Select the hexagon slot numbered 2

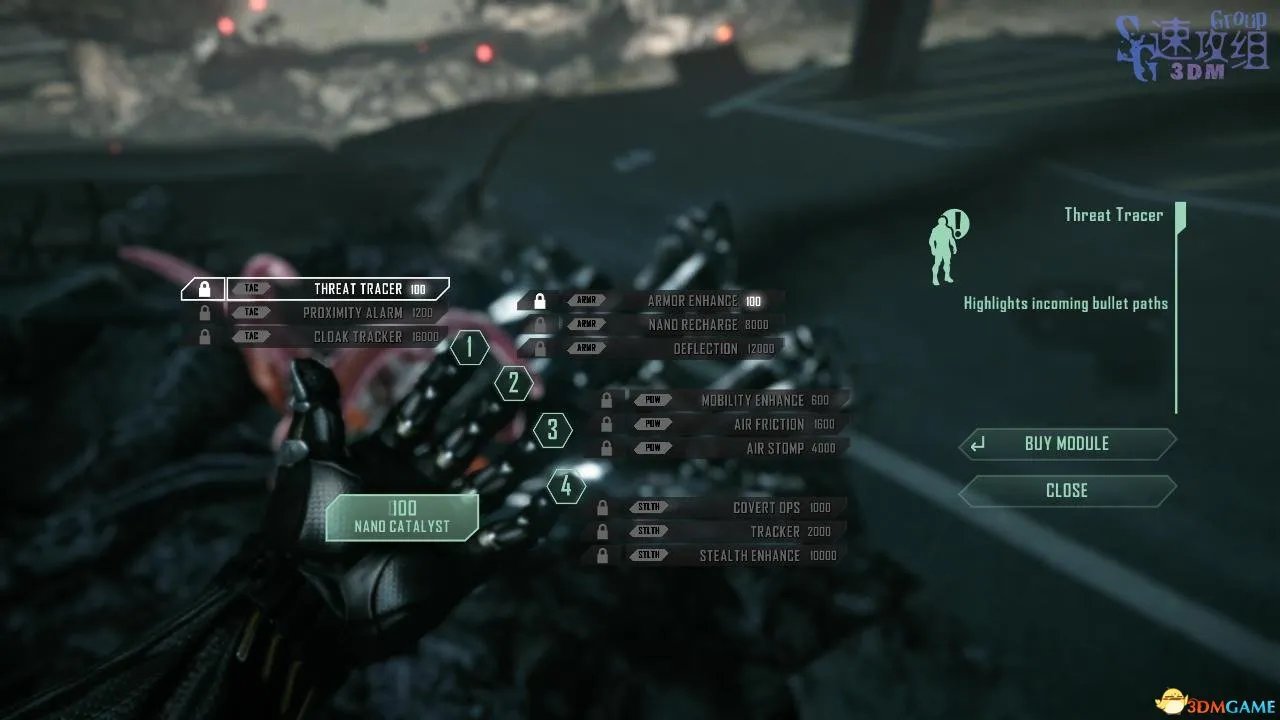point(514,383)
